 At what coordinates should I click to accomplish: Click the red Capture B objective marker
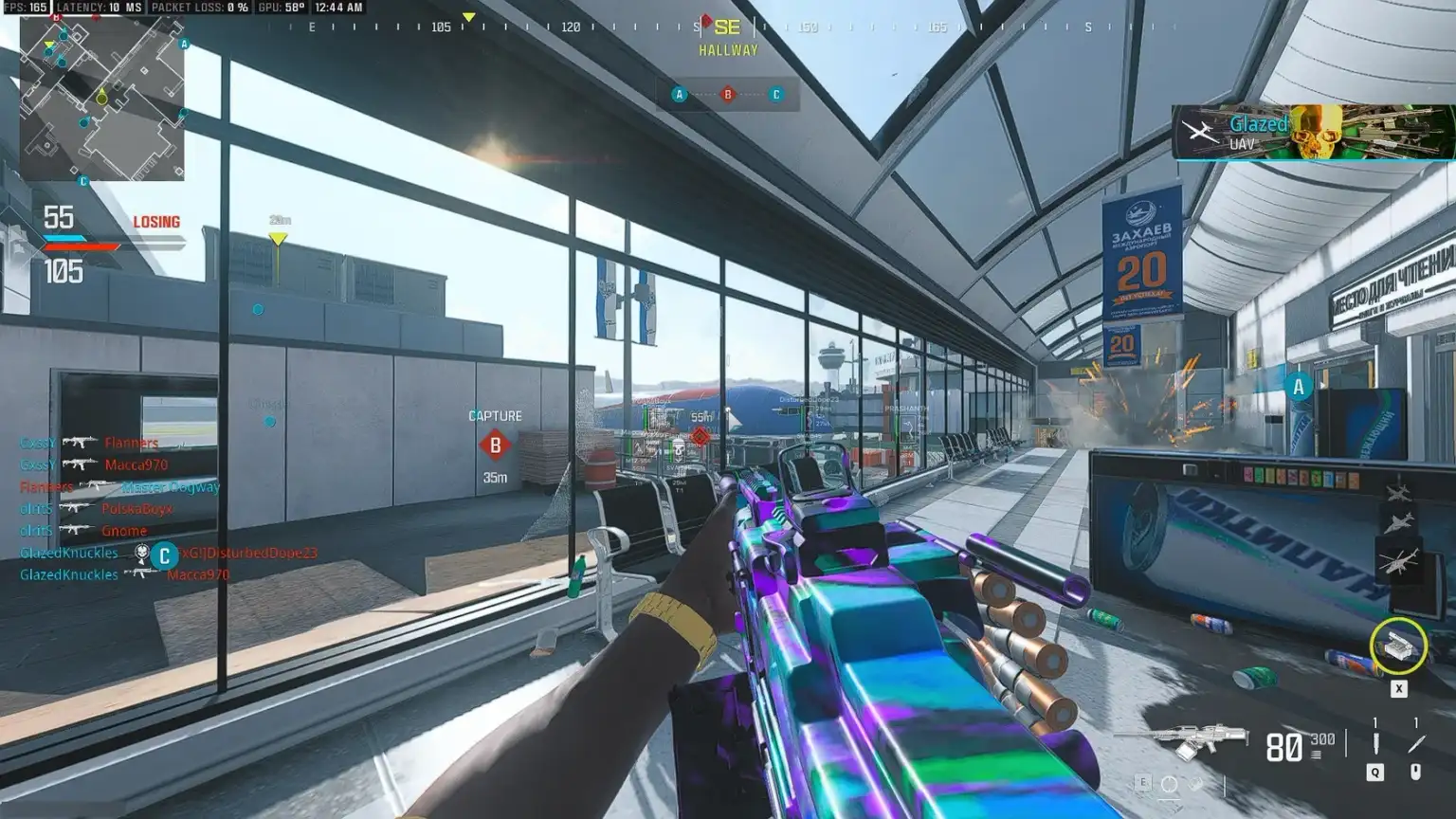(495, 445)
